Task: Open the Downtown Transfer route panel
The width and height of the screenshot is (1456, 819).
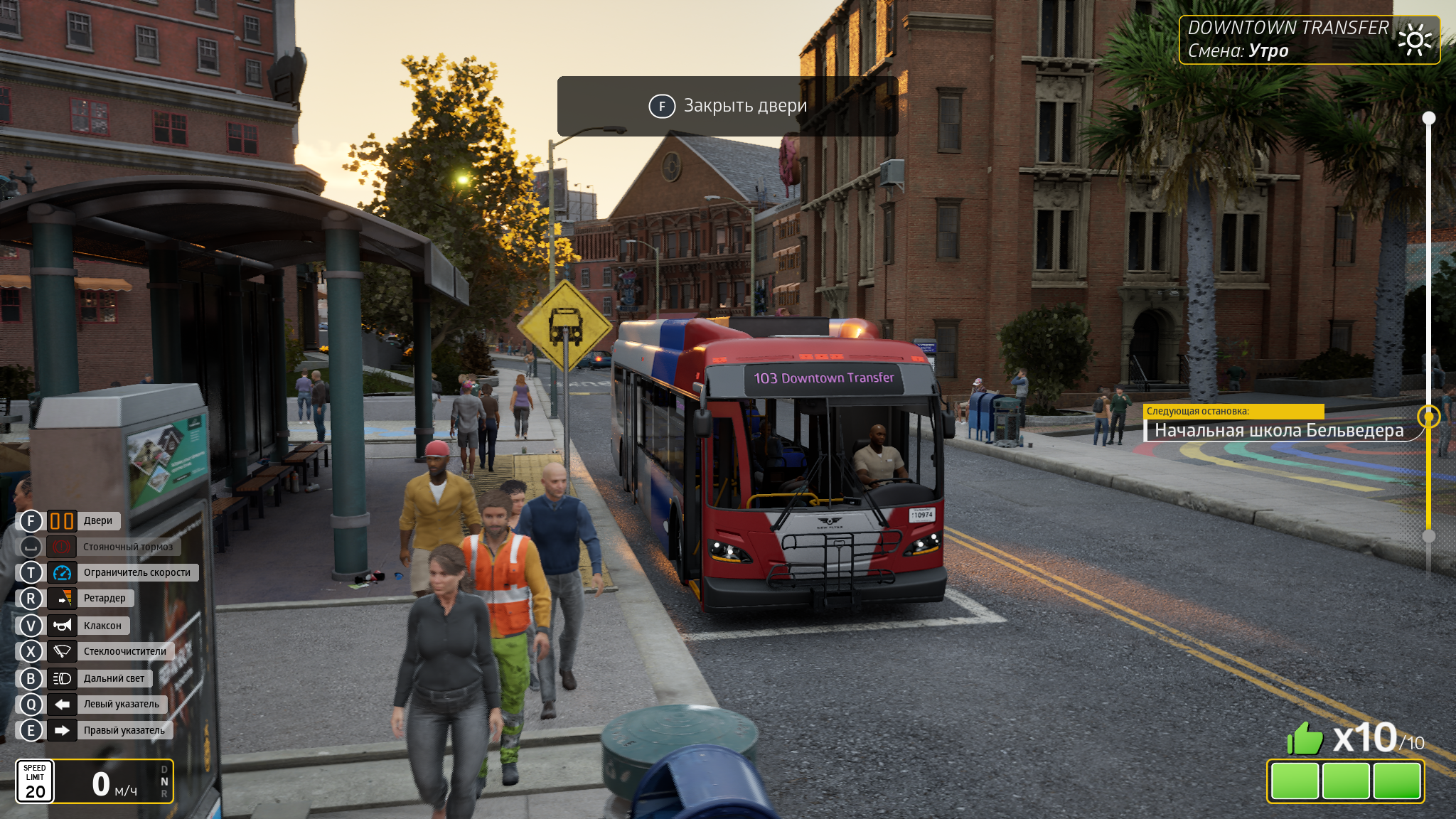Action: (1309, 40)
